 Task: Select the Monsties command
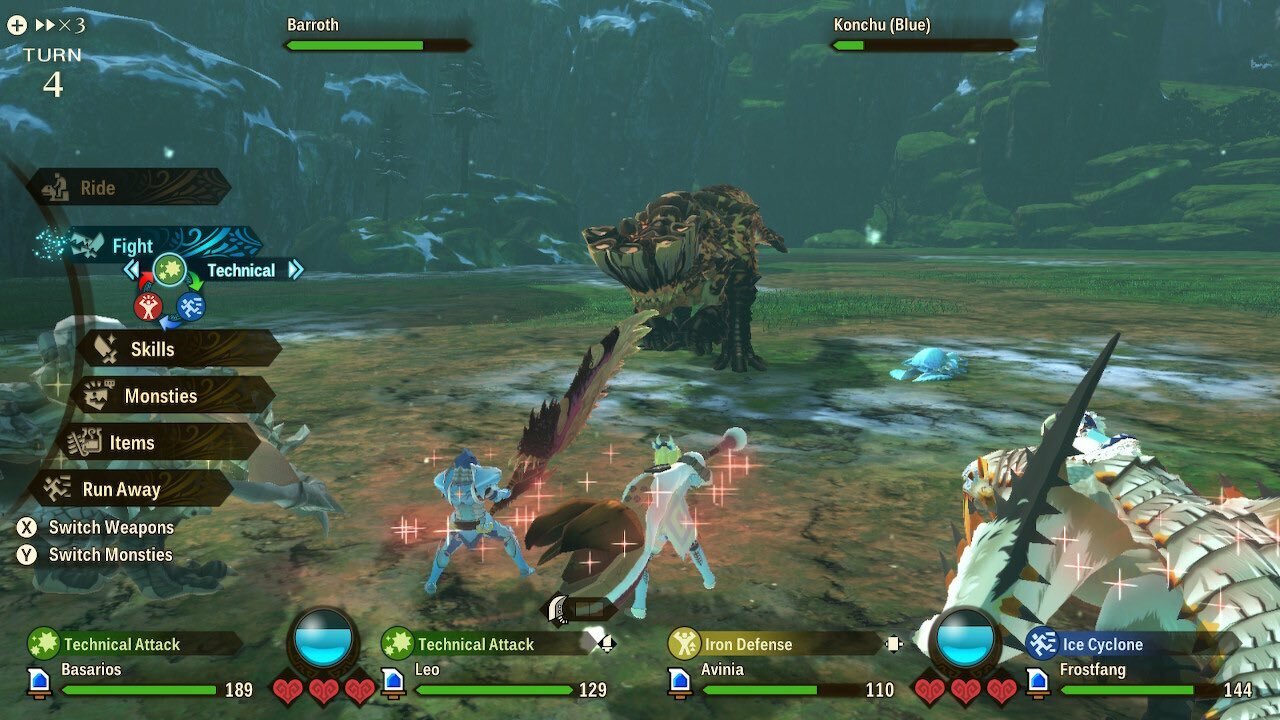click(160, 396)
